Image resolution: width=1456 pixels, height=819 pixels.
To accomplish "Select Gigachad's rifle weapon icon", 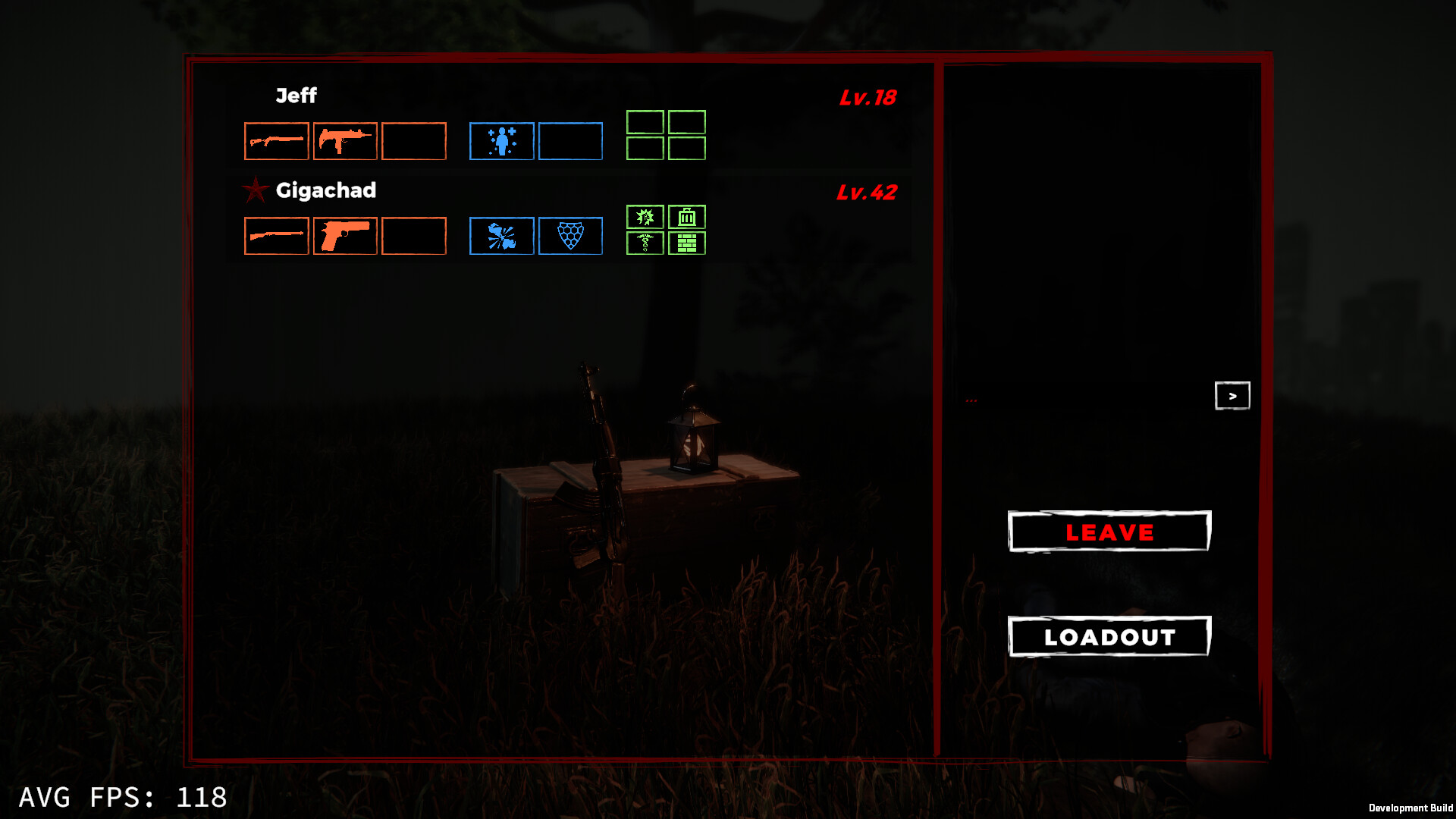I will (x=276, y=236).
